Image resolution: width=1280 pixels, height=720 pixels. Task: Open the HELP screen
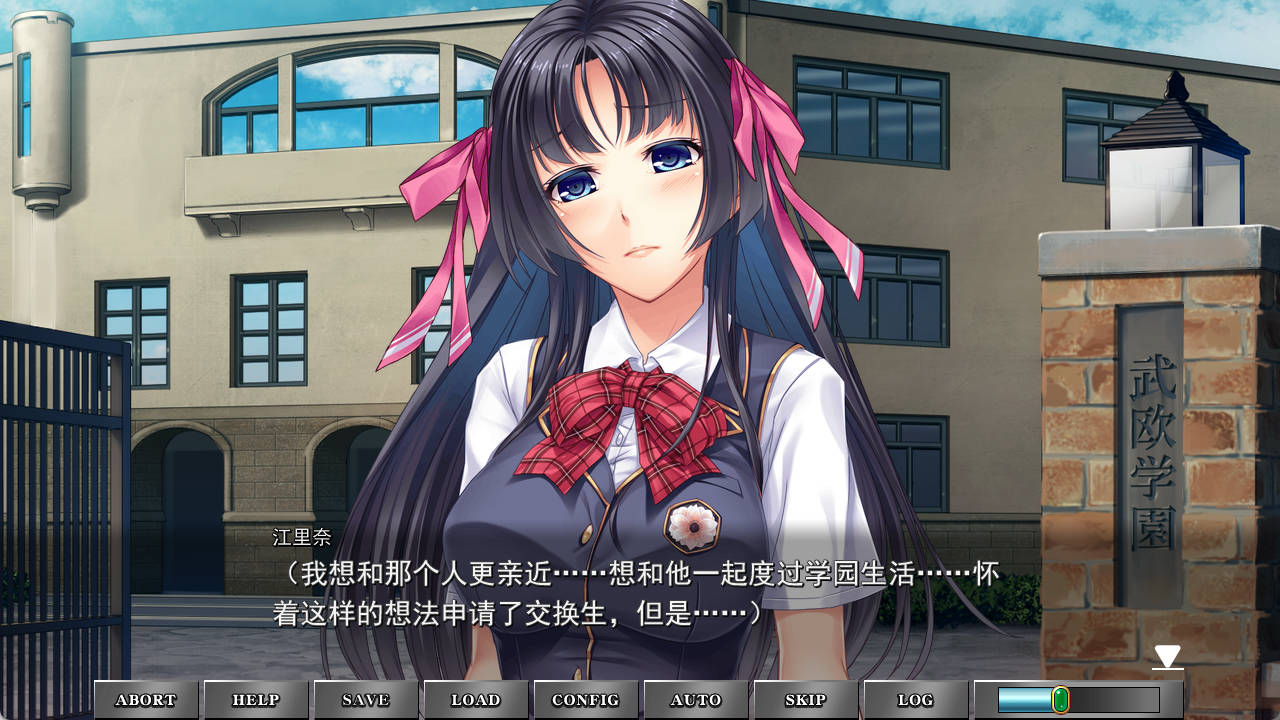click(x=256, y=700)
